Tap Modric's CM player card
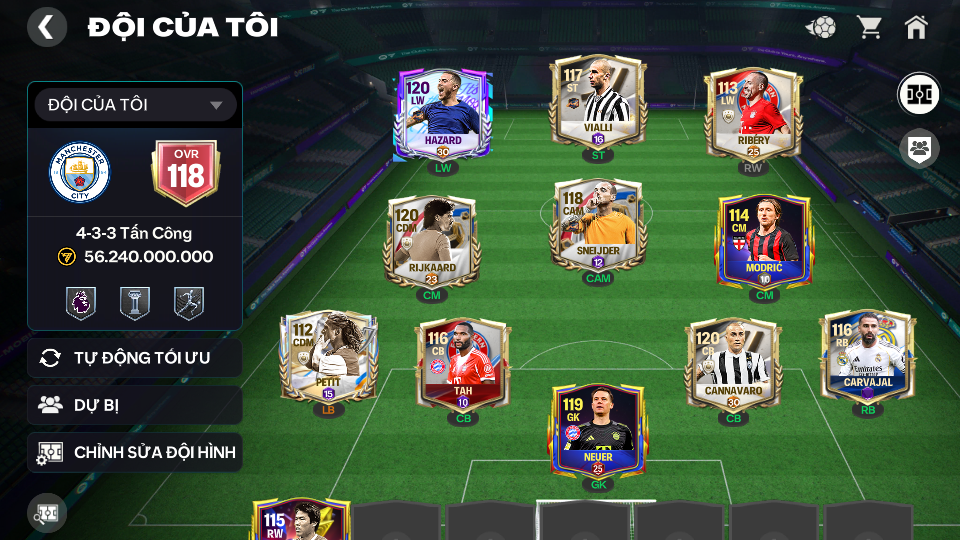The image size is (960, 540). coord(764,241)
